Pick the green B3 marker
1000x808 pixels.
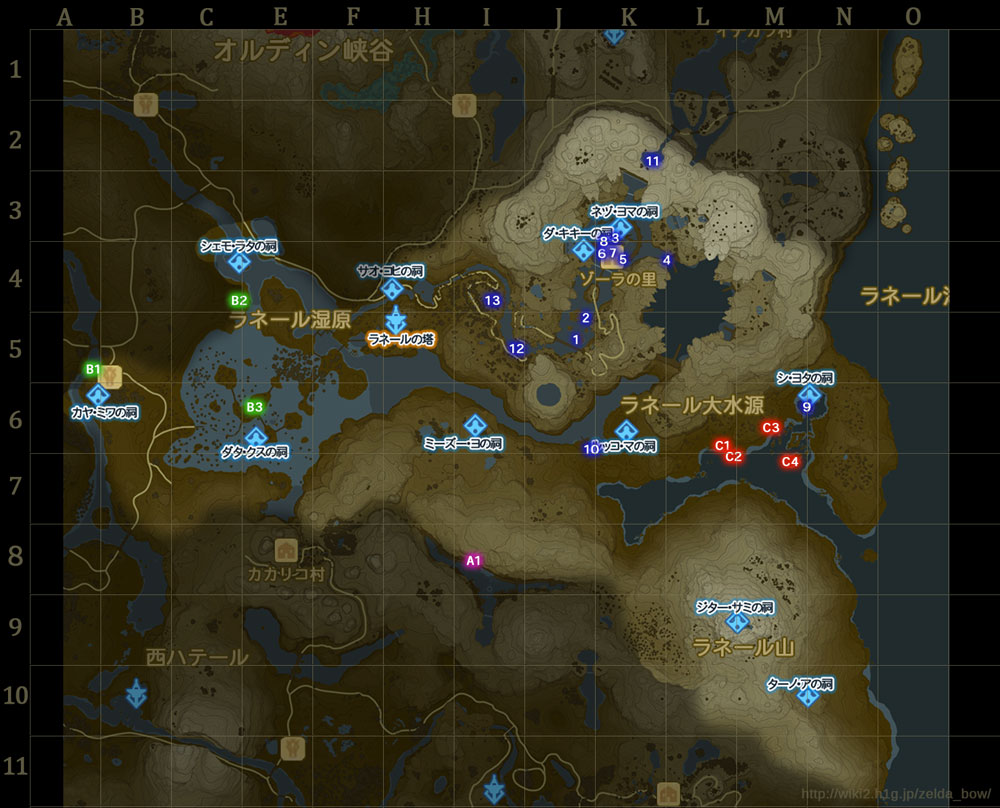click(254, 407)
